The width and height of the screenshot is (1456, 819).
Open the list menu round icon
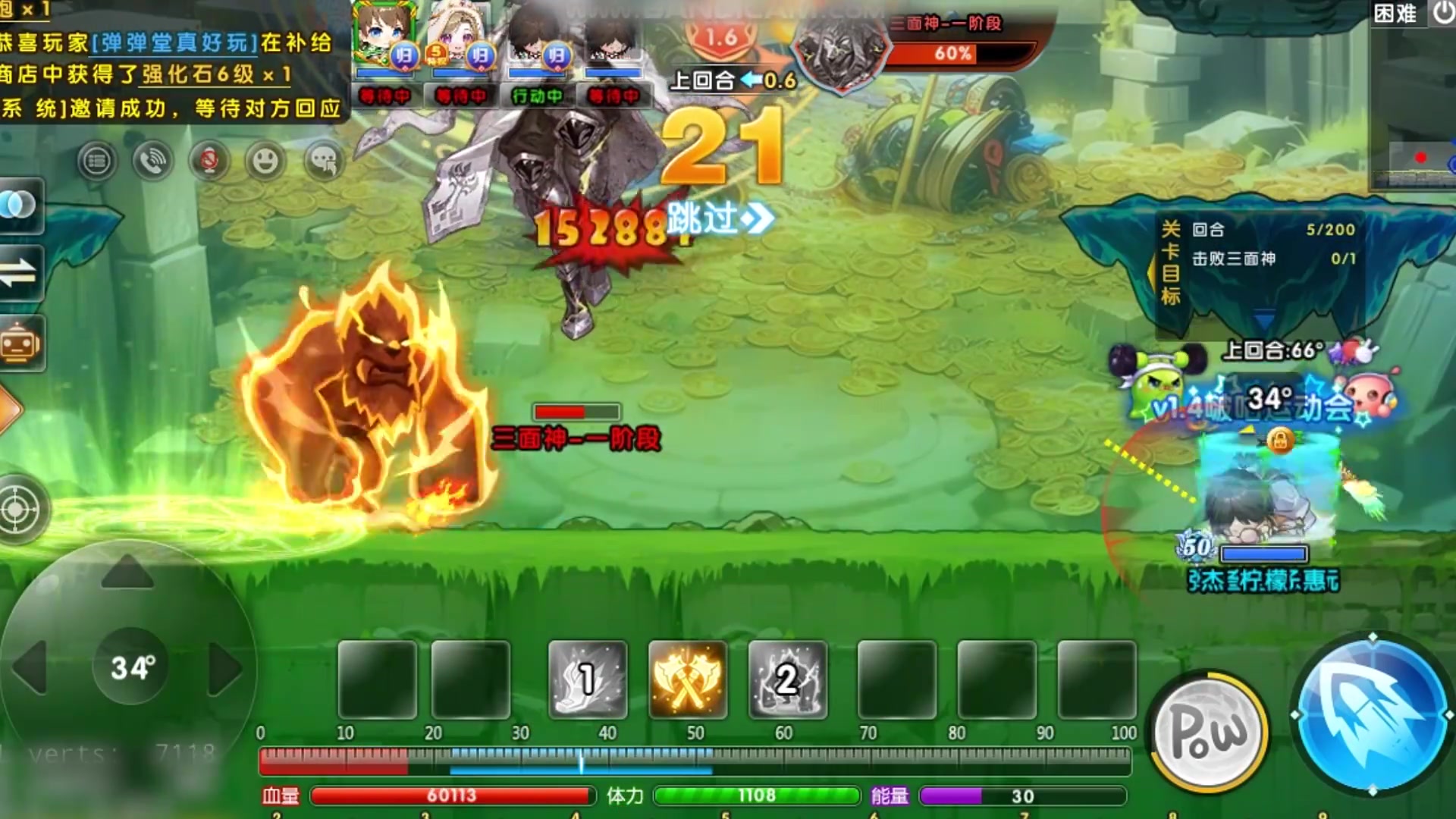tap(96, 161)
